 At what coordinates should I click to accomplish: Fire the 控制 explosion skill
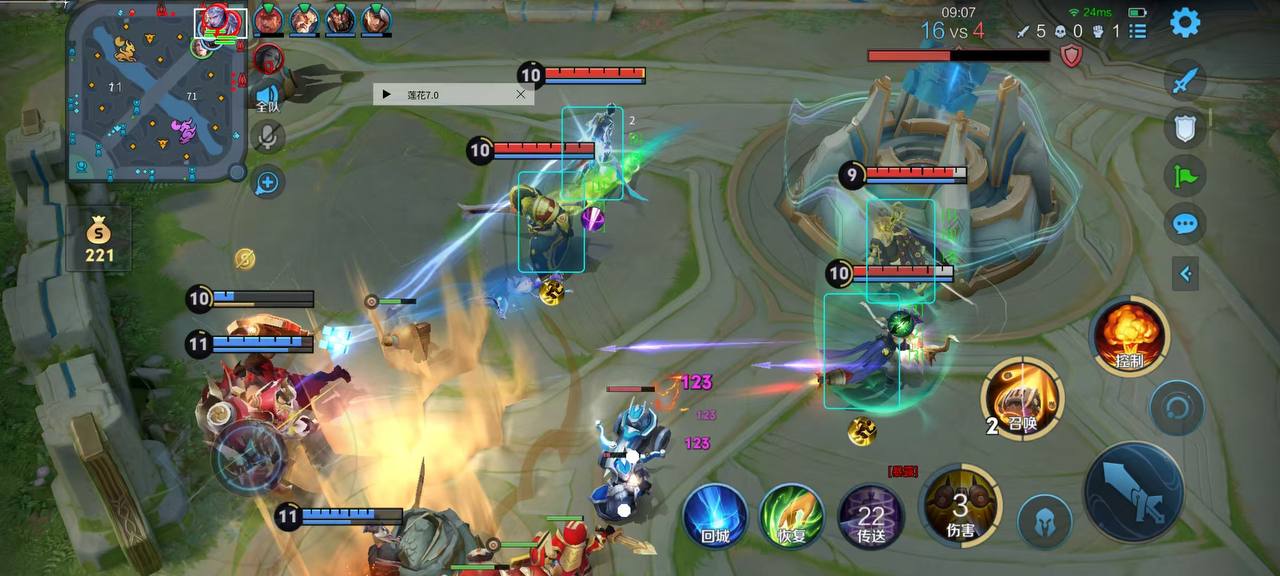coord(1130,335)
